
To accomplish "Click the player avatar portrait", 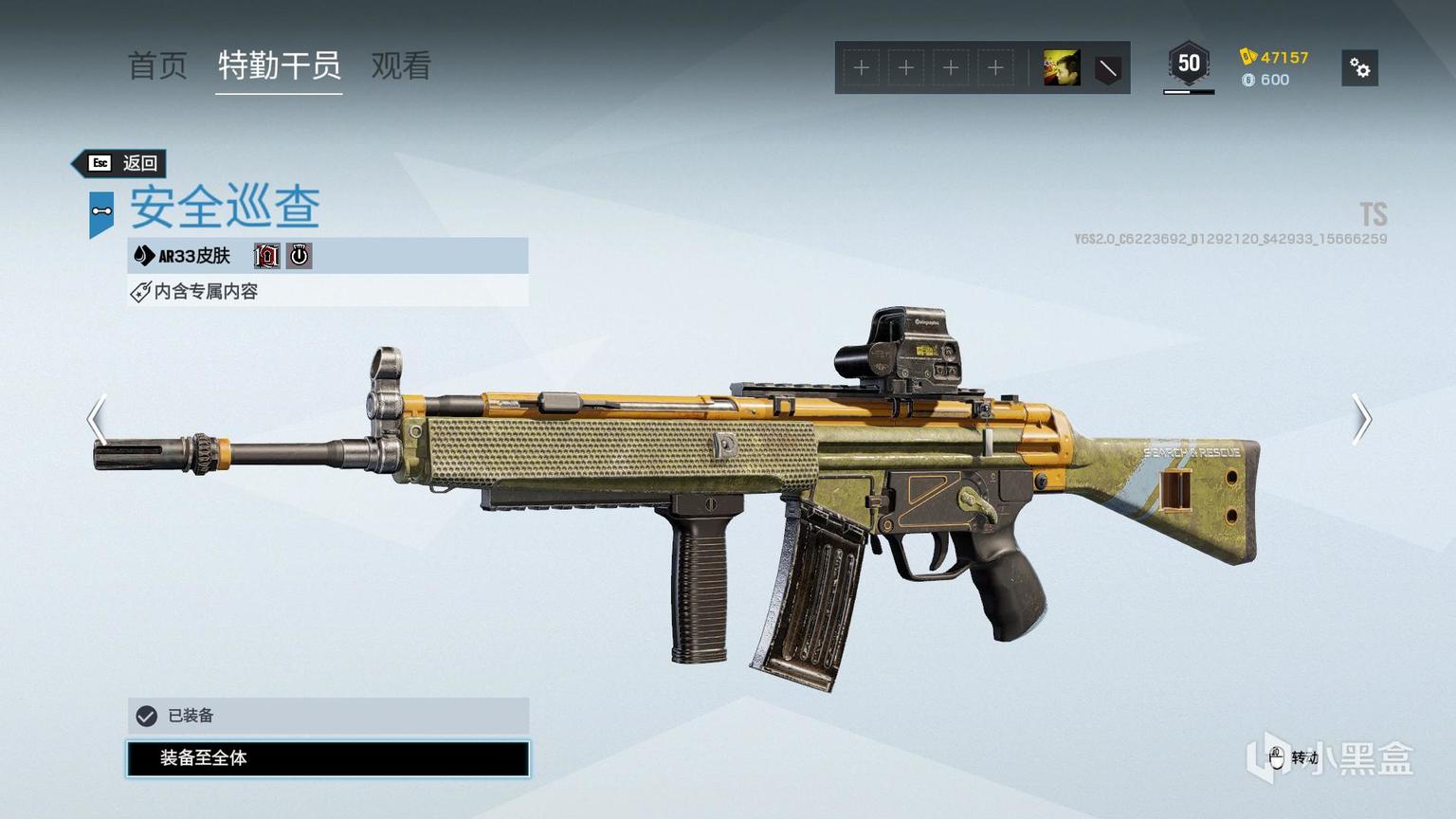I will (1061, 68).
